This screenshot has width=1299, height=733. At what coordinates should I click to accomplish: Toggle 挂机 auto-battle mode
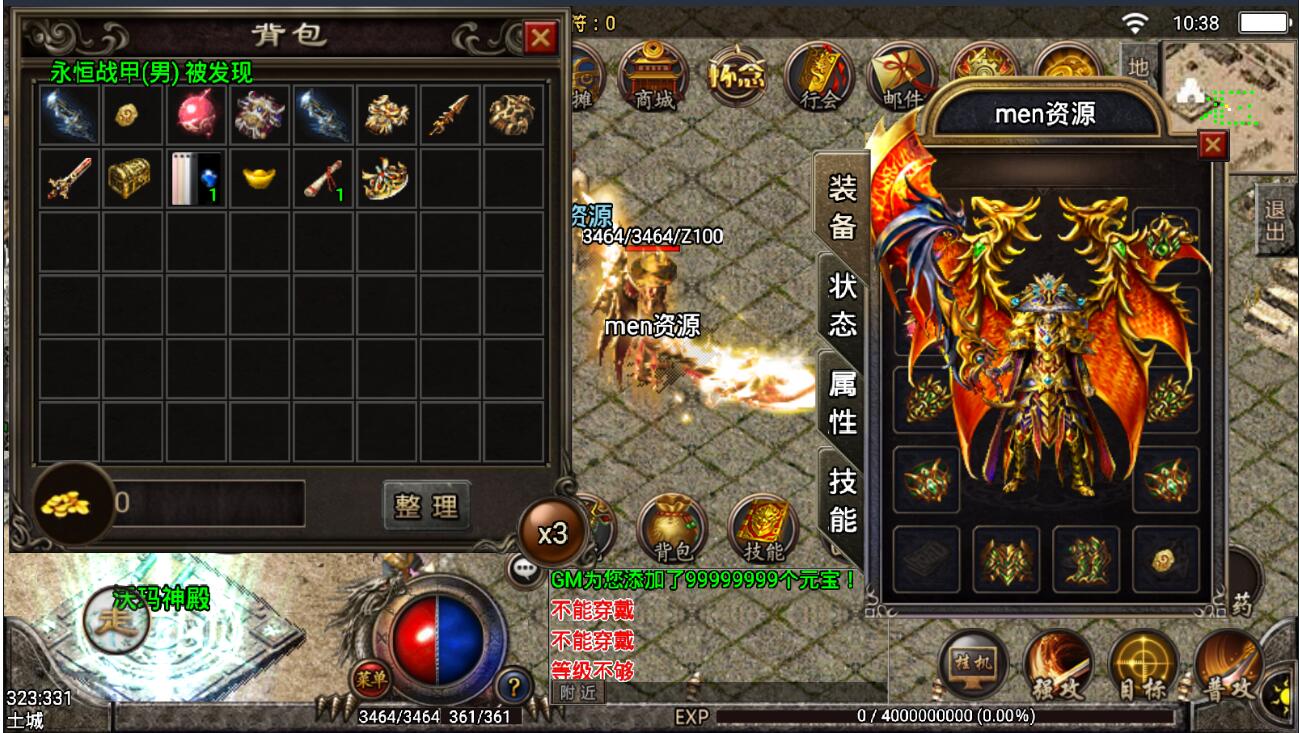click(973, 665)
